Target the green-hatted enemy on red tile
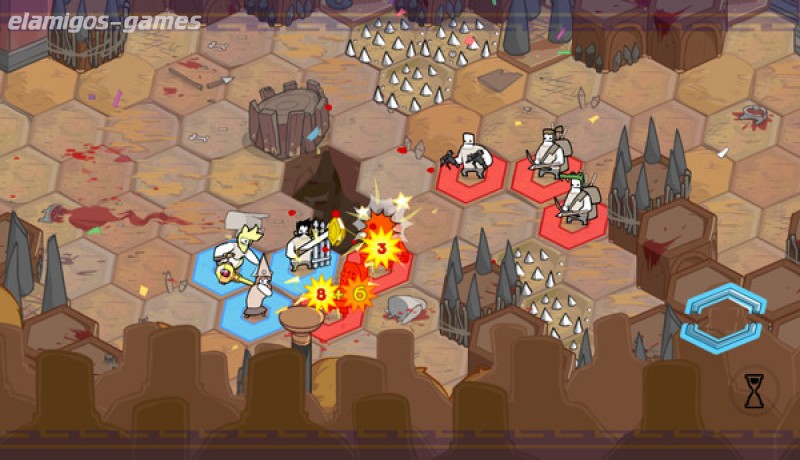Screen dimensions: 800x460 [574, 201]
